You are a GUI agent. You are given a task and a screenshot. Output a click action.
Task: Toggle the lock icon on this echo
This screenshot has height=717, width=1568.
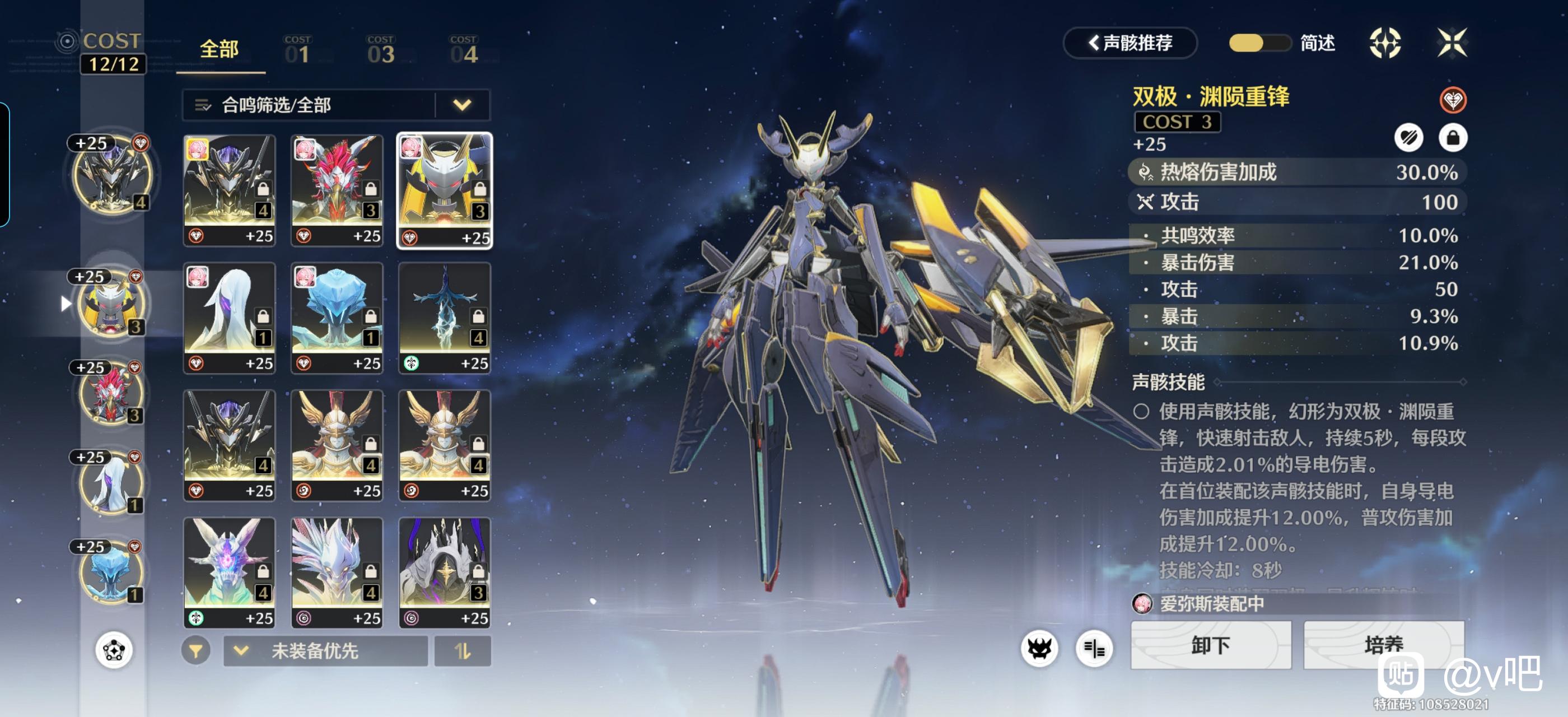click(1452, 138)
